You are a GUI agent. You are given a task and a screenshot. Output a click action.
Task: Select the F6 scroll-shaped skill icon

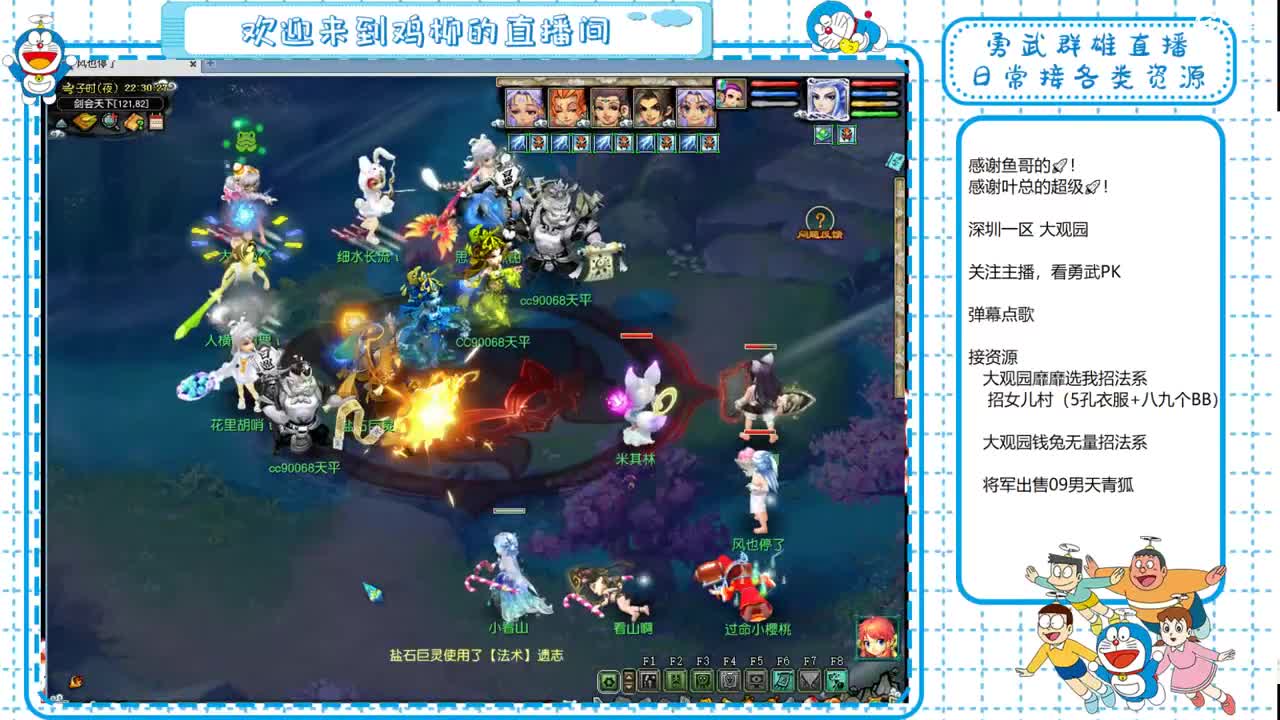click(783, 680)
